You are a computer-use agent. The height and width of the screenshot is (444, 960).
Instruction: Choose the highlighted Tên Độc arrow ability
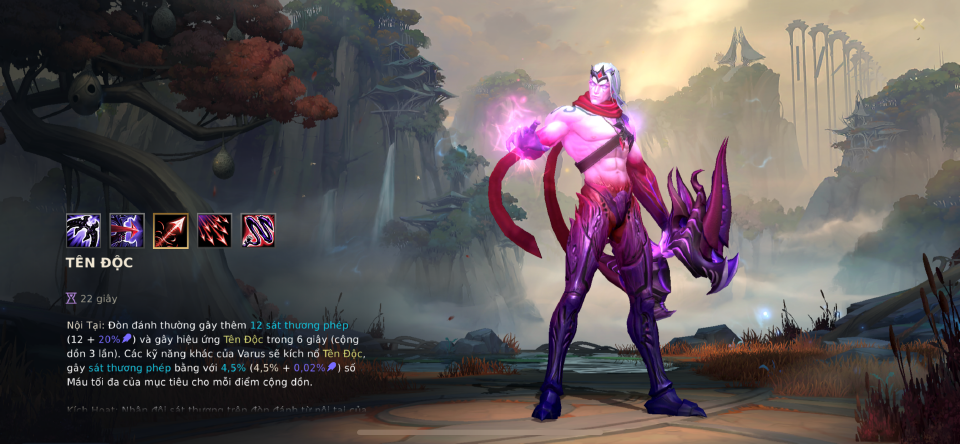(171, 231)
